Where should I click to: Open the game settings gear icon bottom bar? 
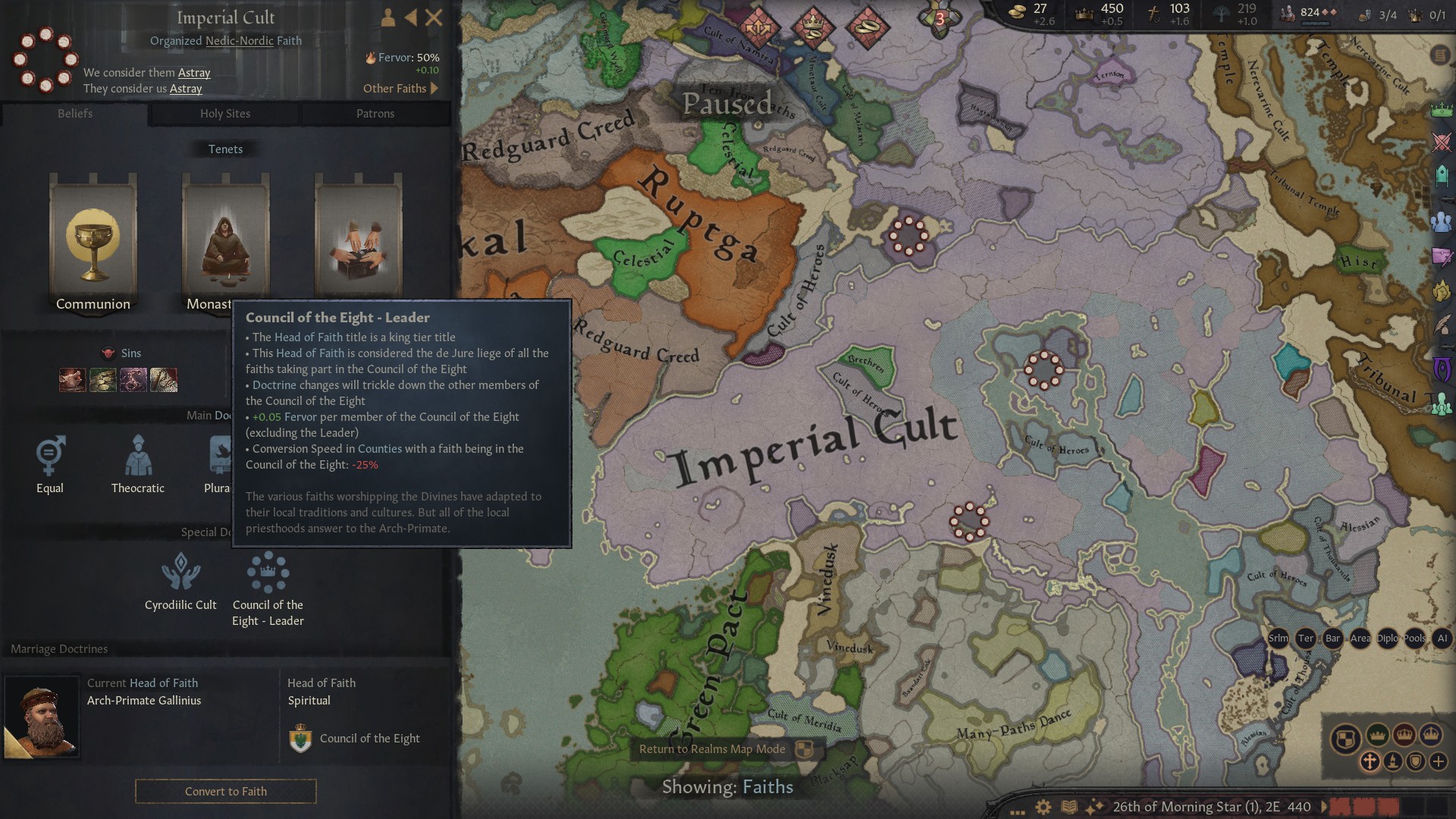[1043, 807]
